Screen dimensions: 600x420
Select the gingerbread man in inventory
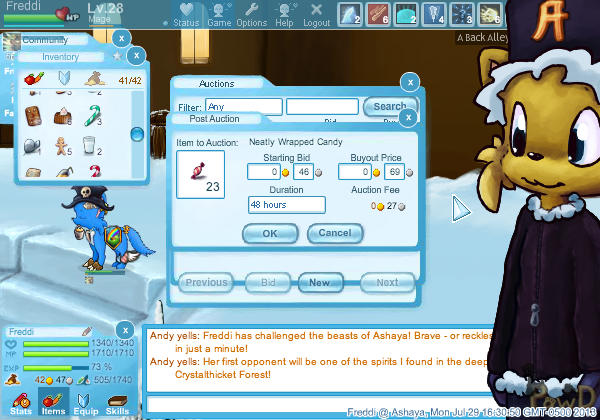(x=61, y=144)
